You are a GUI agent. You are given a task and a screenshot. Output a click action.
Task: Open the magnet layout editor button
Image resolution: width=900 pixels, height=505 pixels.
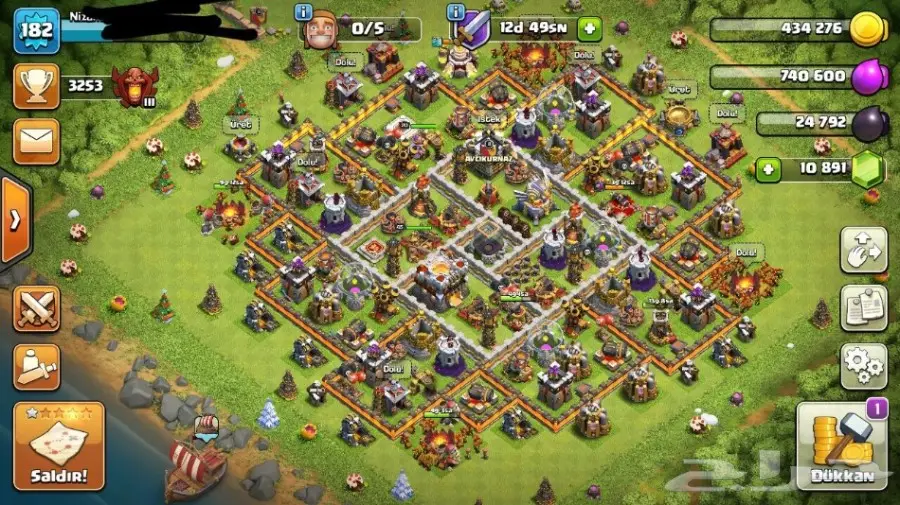tap(863, 250)
